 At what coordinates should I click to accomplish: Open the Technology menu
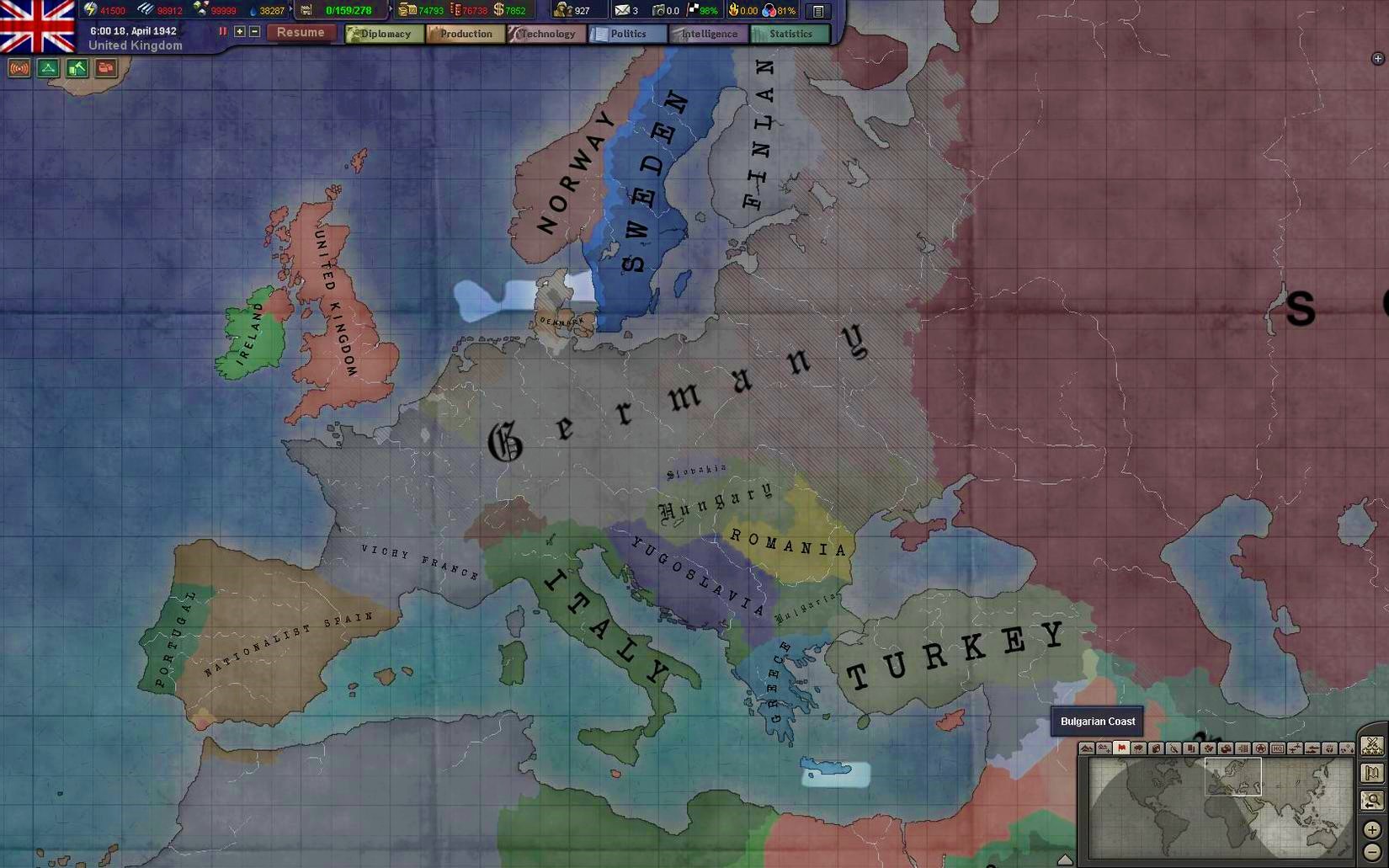point(546,34)
